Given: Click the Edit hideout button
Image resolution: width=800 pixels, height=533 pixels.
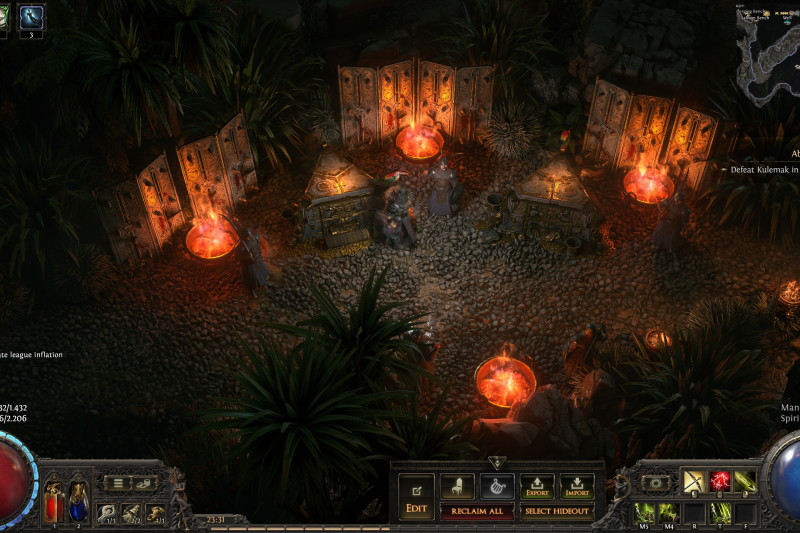Looking at the screenshot, I should tap(416, 497).
